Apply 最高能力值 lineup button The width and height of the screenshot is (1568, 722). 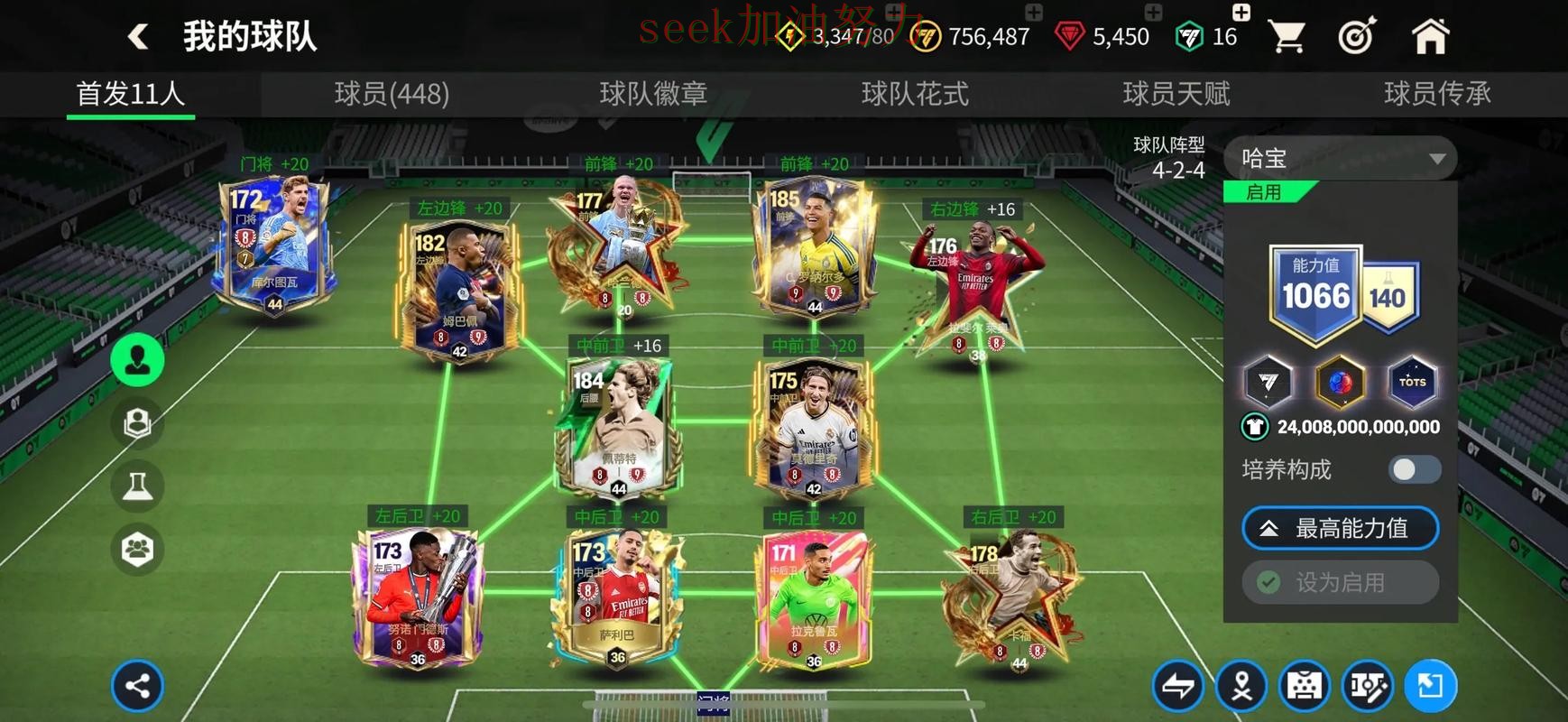1340,529
